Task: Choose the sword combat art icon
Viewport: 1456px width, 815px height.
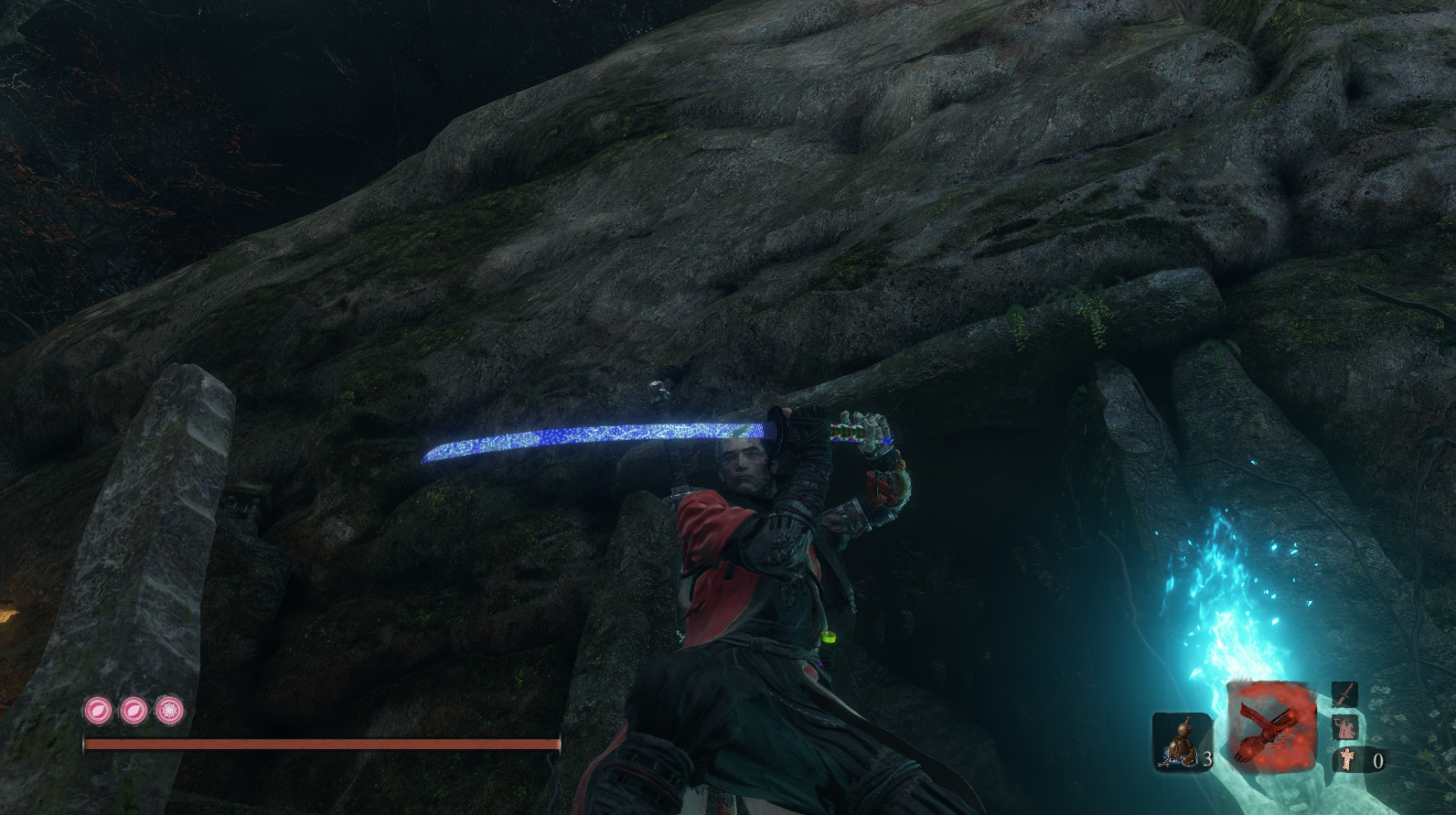Action: pos(1344,695)
